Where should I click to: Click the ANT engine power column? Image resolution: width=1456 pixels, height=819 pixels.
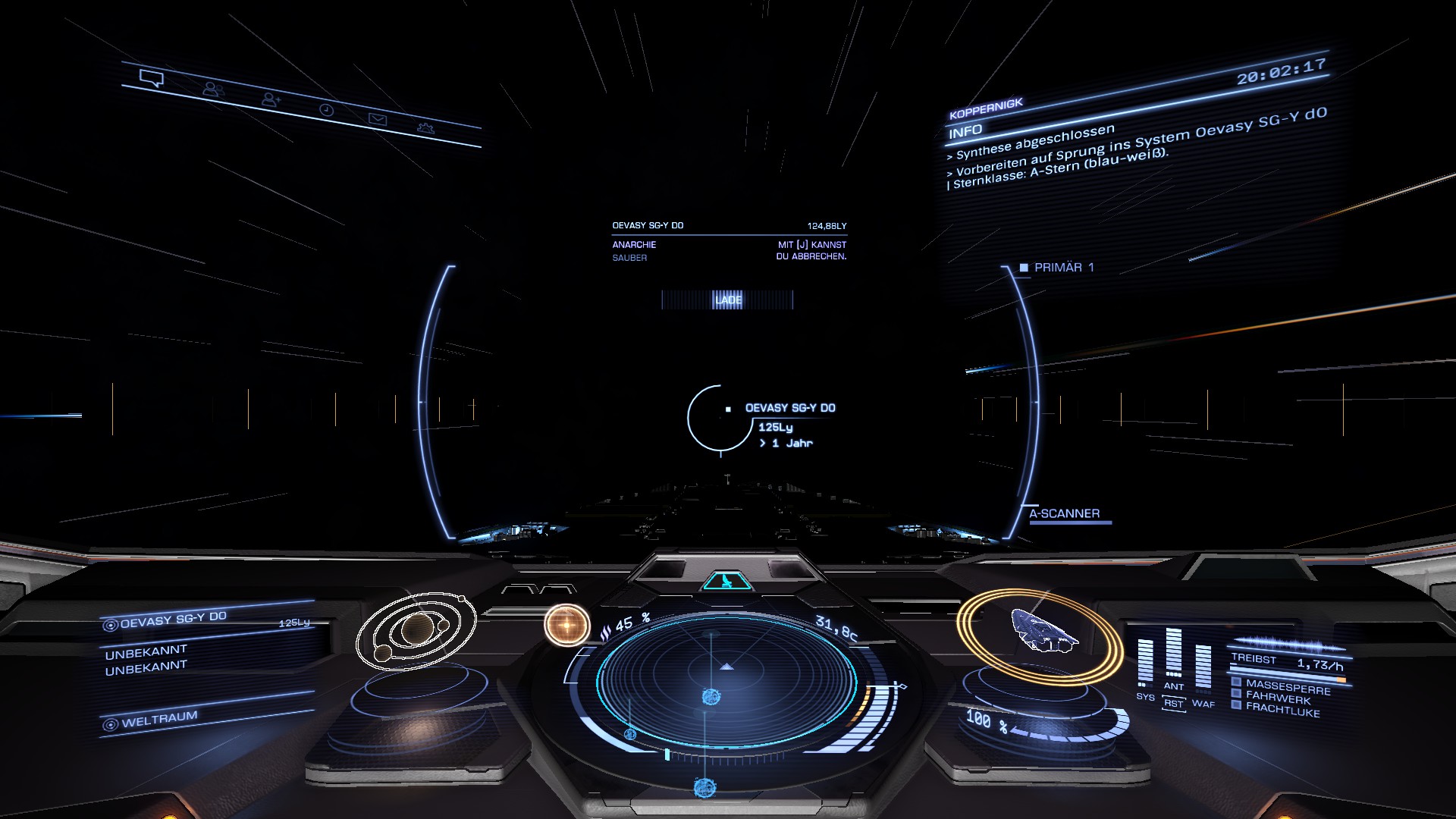coord(1173,654)
